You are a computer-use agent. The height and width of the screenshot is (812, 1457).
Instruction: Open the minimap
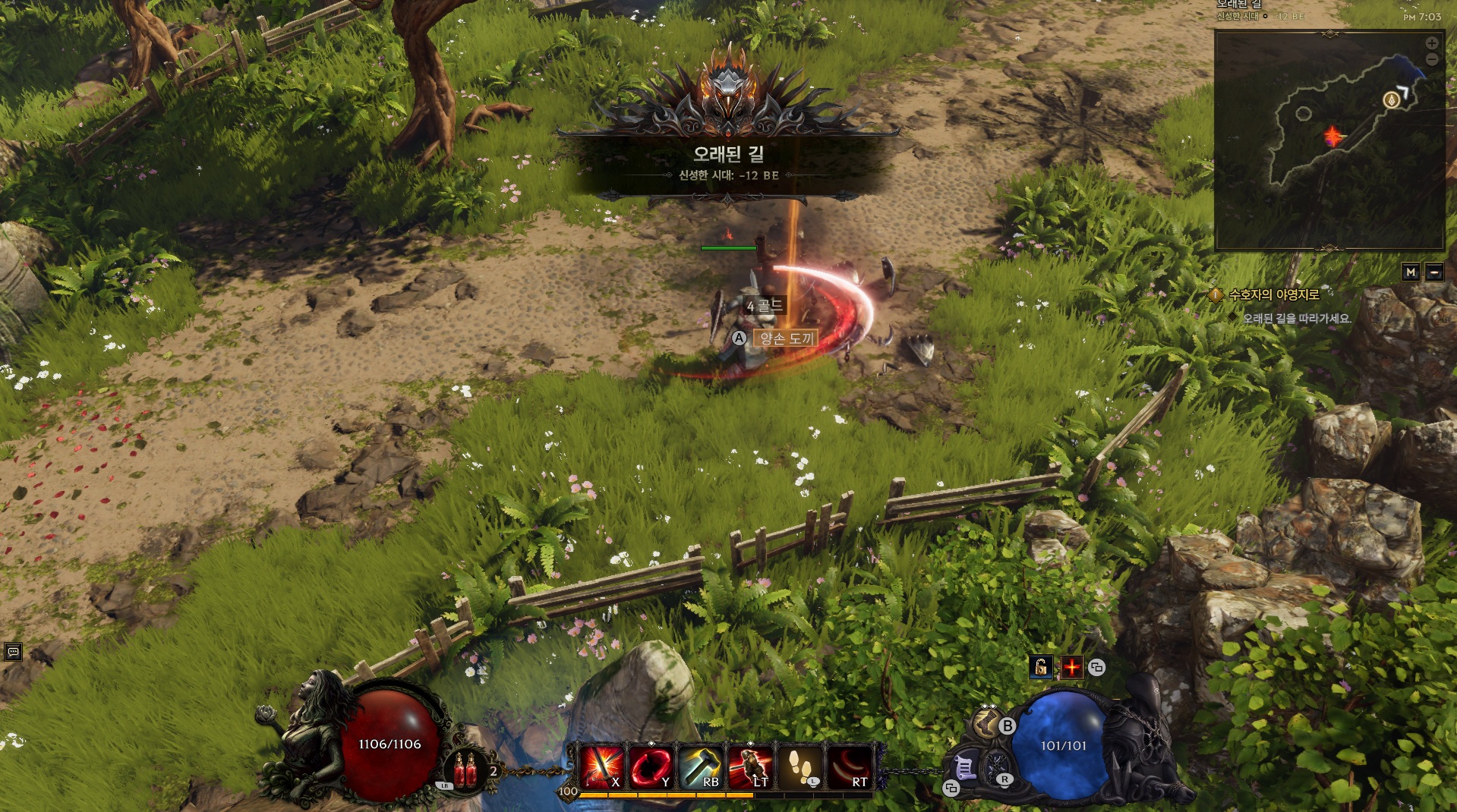pyautogui.click(x=1329, y=140)
